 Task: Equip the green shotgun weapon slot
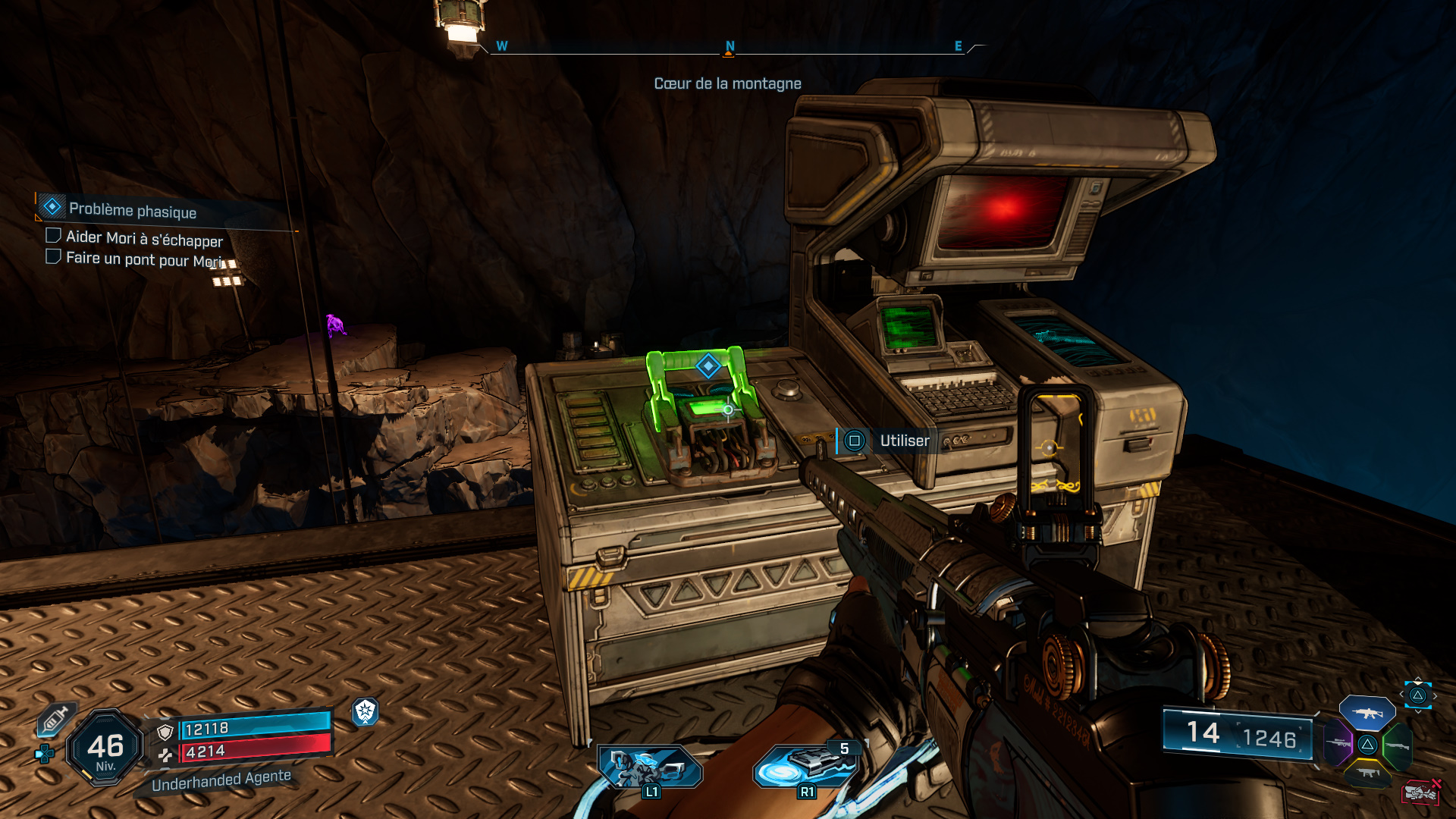click(x=1397, y=746)
